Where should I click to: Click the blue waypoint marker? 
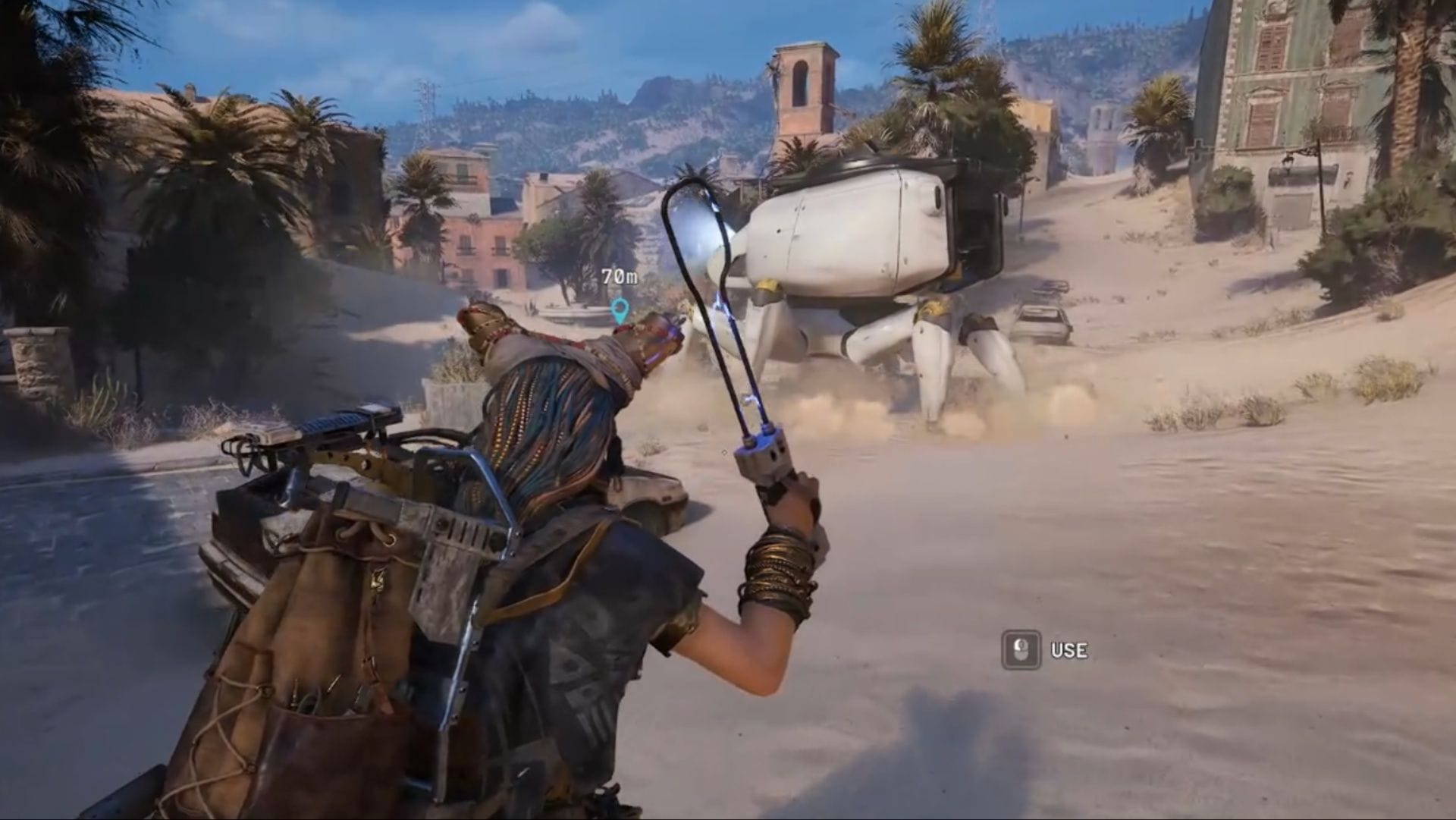click(x=620, y=309)
